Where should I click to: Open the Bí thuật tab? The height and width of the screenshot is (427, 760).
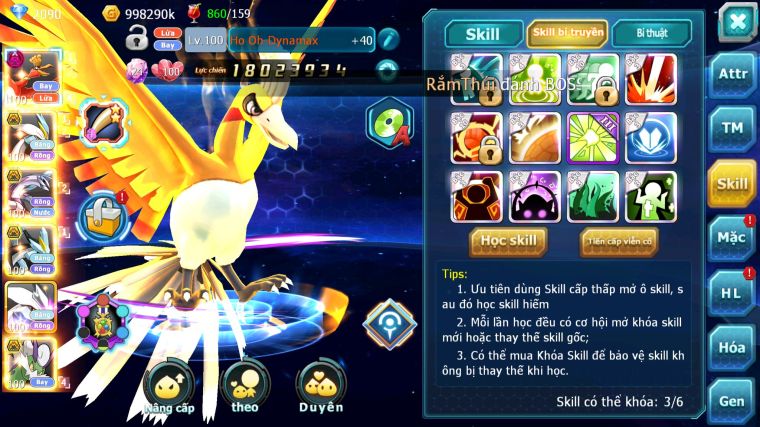click(x=652, y=33)
